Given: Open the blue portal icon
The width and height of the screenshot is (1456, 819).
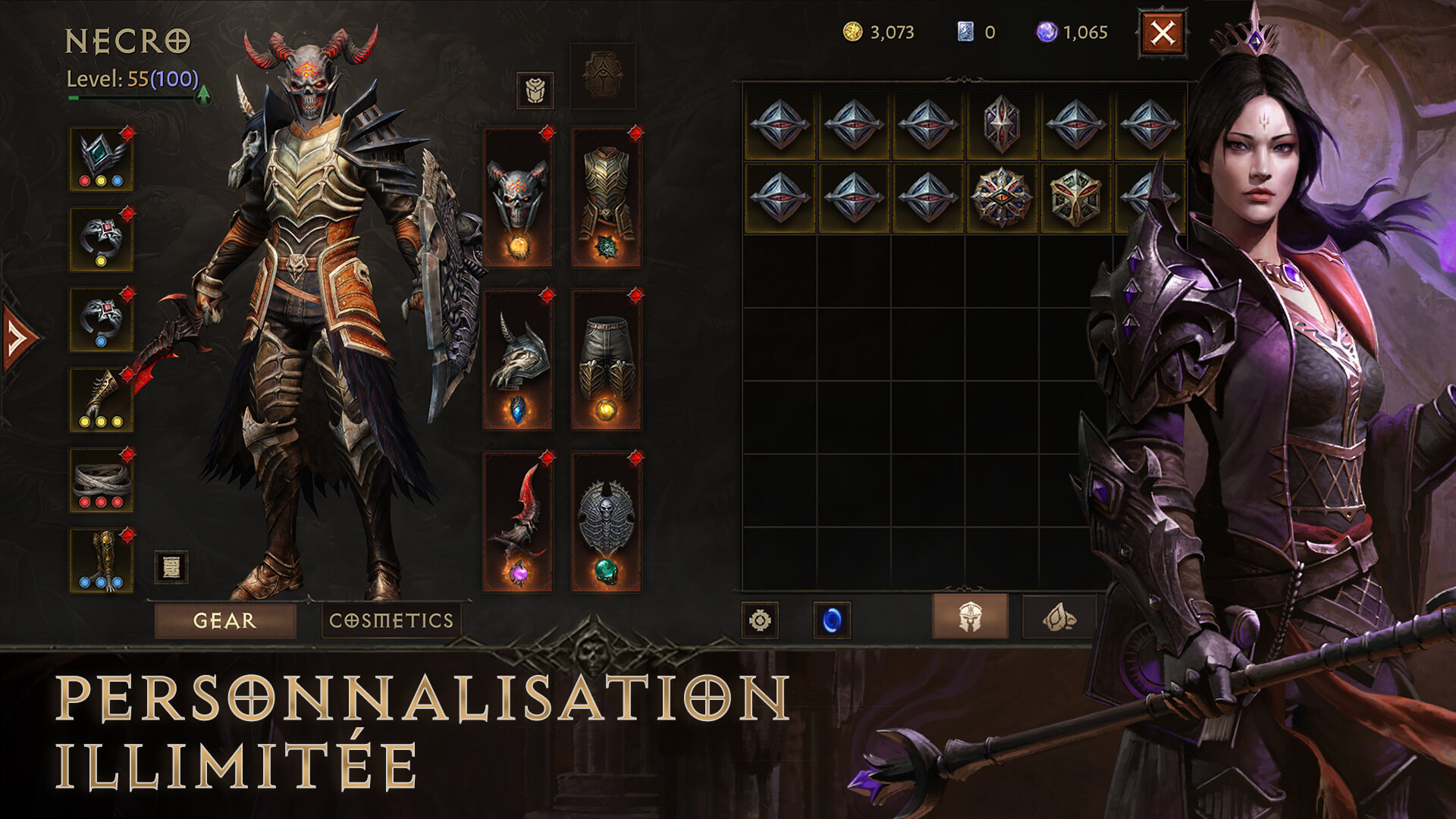Looking at the screenshot, I should (x=831, y=620).
